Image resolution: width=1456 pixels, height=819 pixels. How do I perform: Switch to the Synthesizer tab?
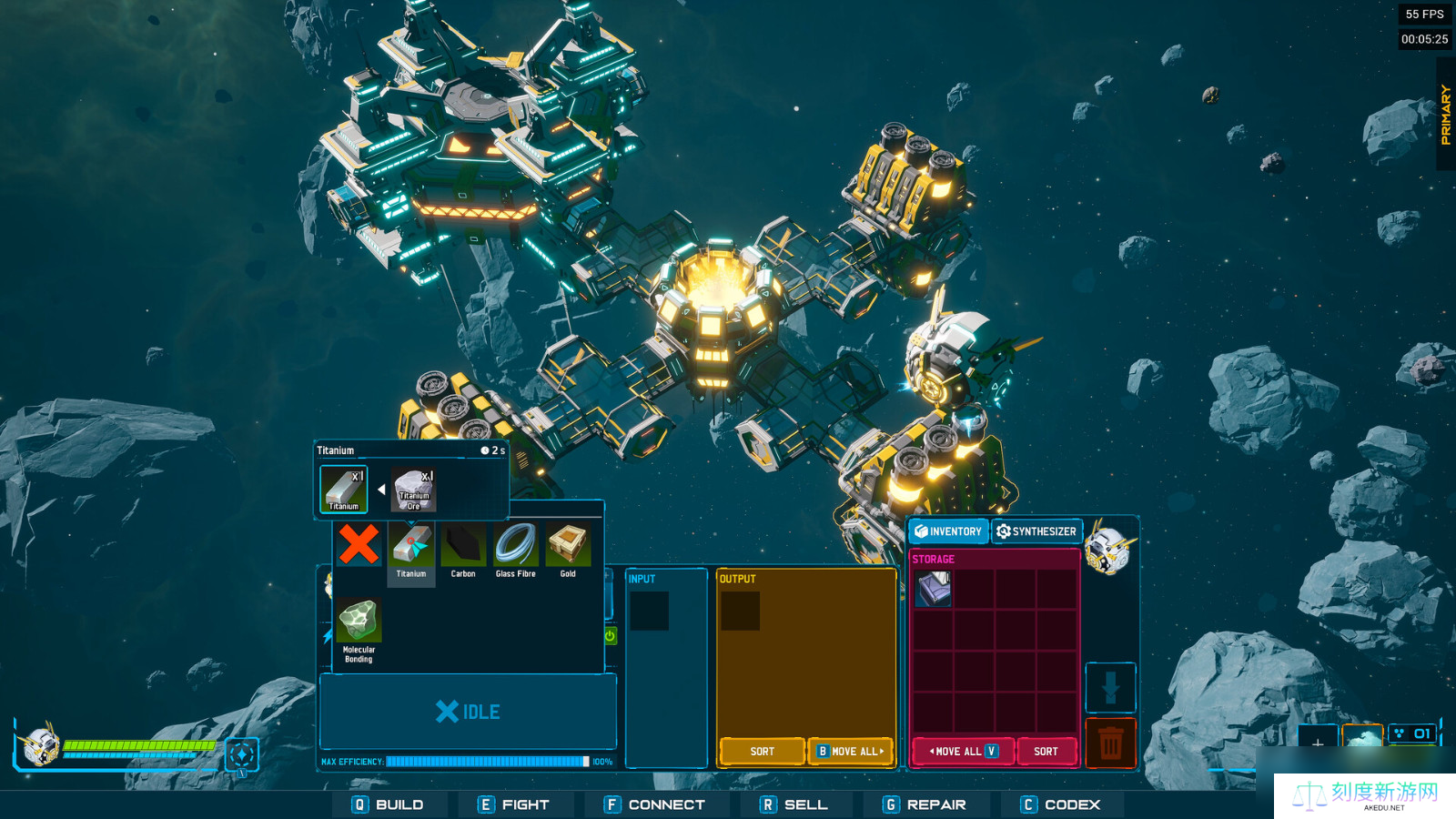[x=1037, y=531]
